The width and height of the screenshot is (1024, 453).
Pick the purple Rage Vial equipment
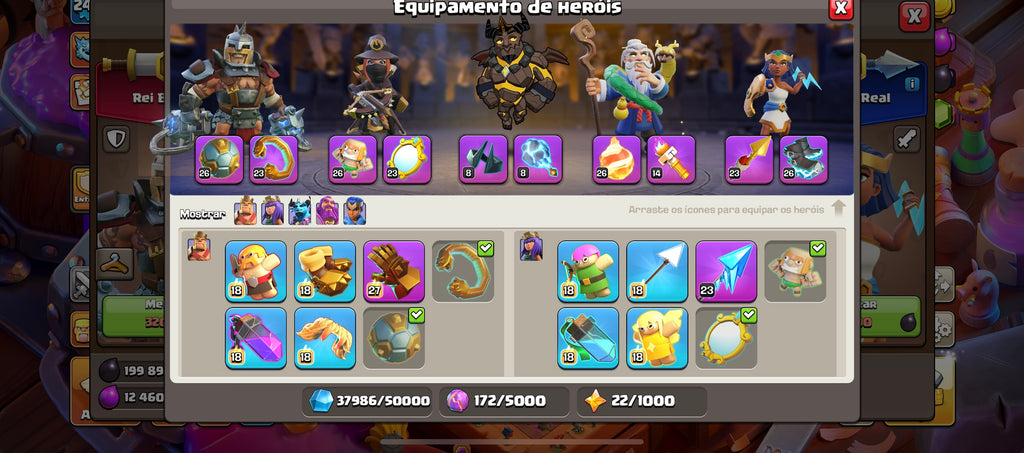tap(255, 338)
